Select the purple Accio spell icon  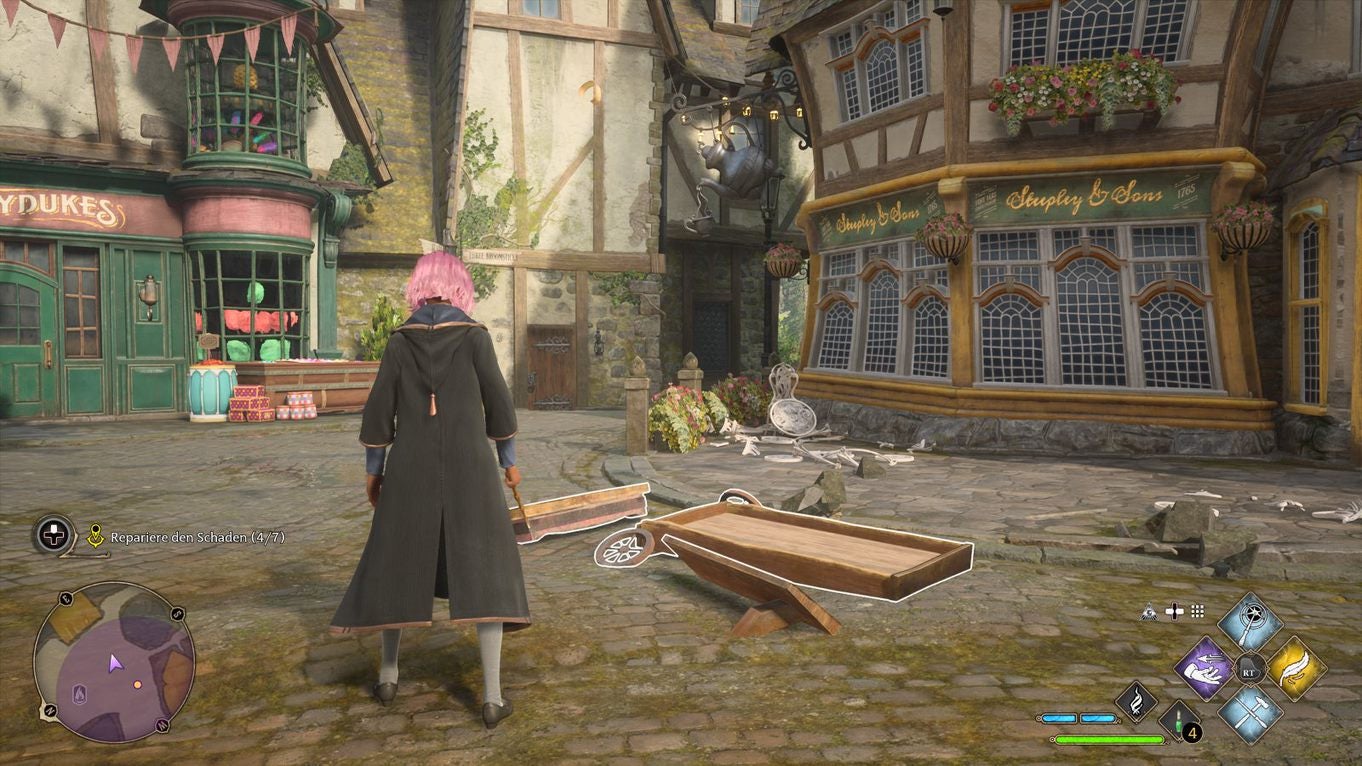[x=1205, y=670]
